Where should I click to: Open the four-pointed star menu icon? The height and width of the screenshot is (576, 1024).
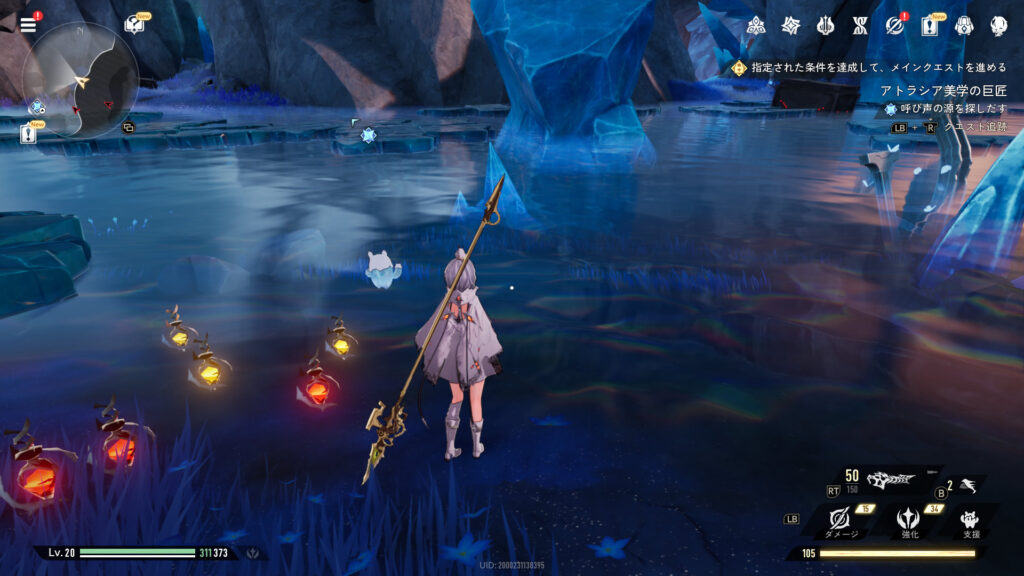click(791, 26)
